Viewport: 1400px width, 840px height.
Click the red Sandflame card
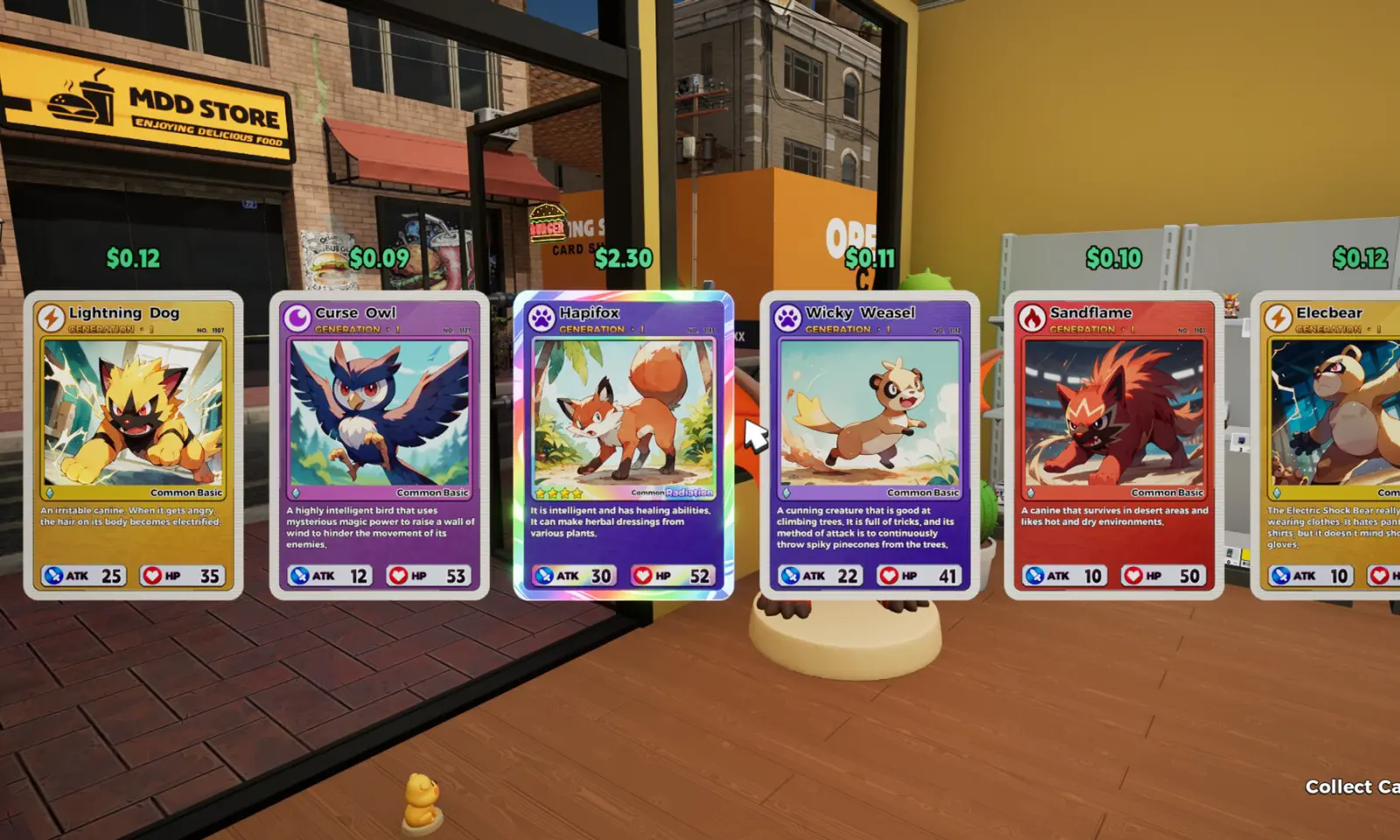[x=1114, y=444]
